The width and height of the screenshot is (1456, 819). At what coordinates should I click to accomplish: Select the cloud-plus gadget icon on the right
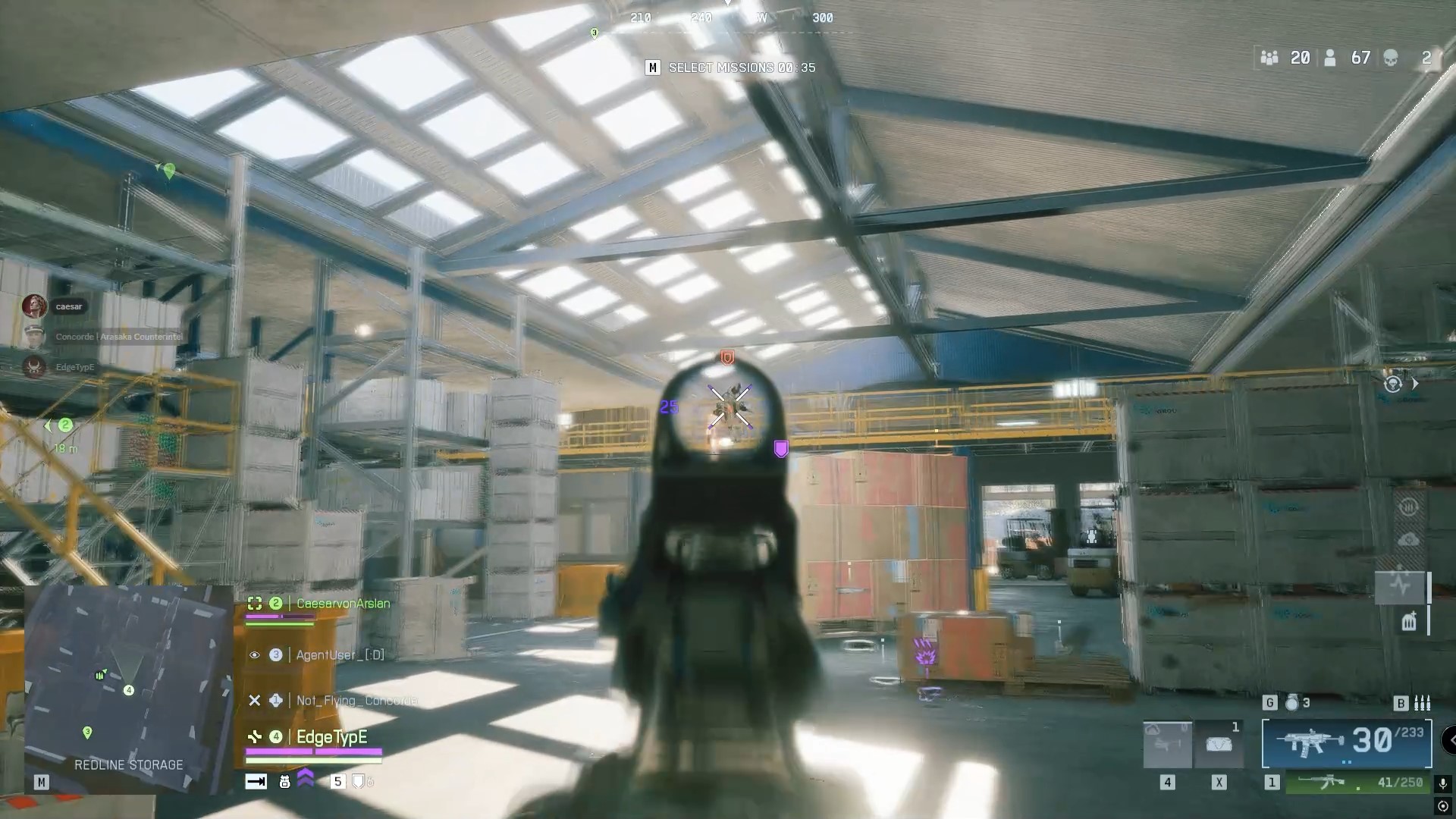[1408, 538]
